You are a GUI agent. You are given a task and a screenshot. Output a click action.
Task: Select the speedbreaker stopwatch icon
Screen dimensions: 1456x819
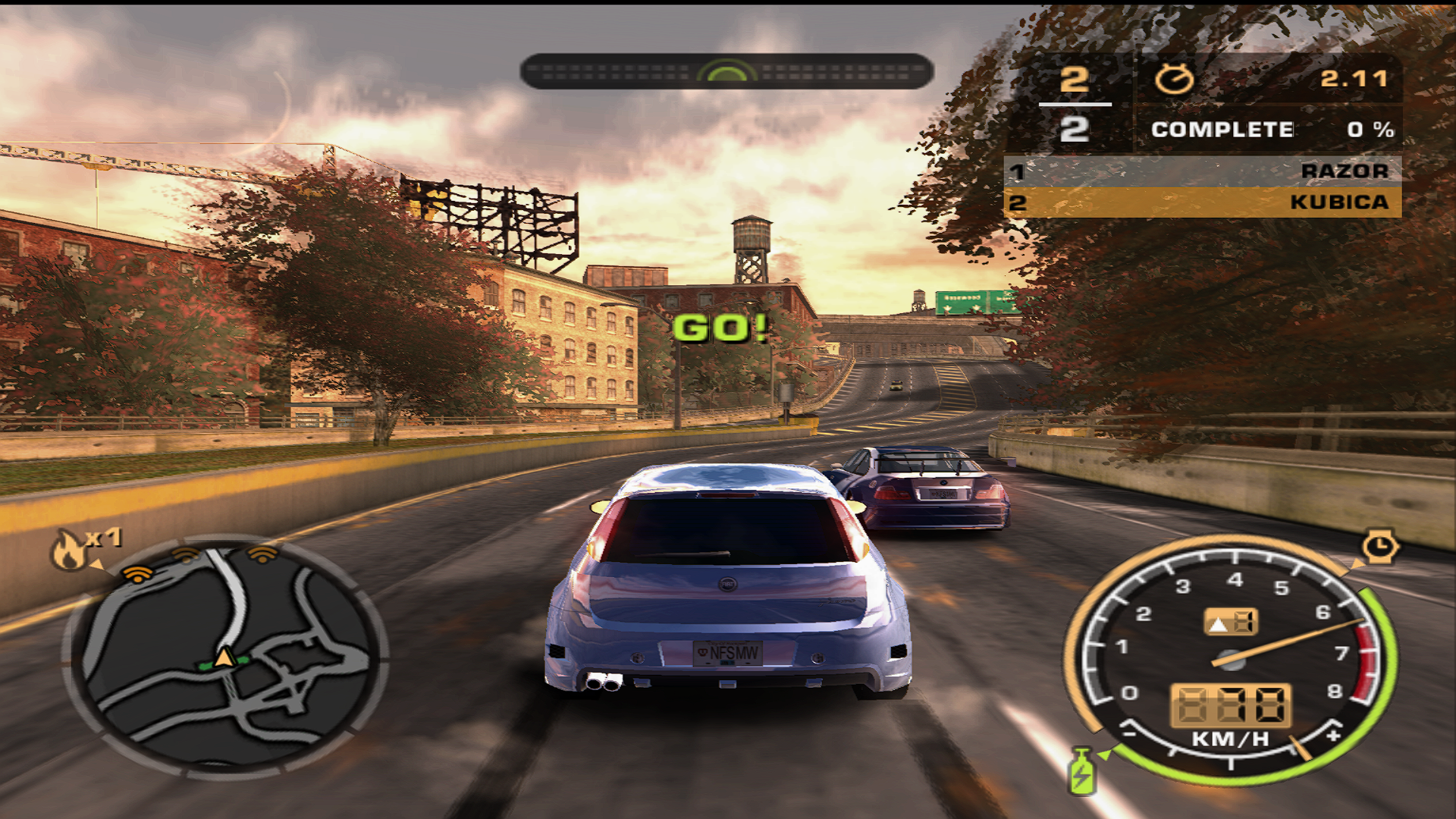(x=1379, y=546)
